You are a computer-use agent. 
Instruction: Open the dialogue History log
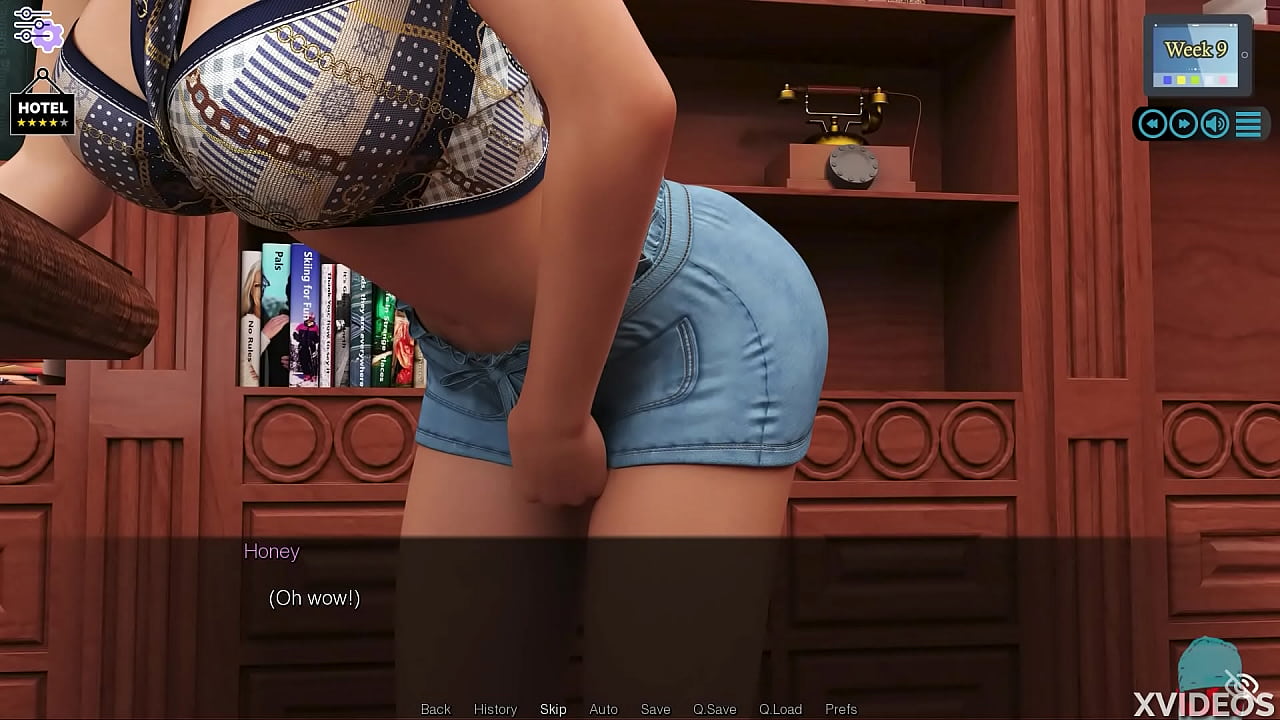(495, 709)
